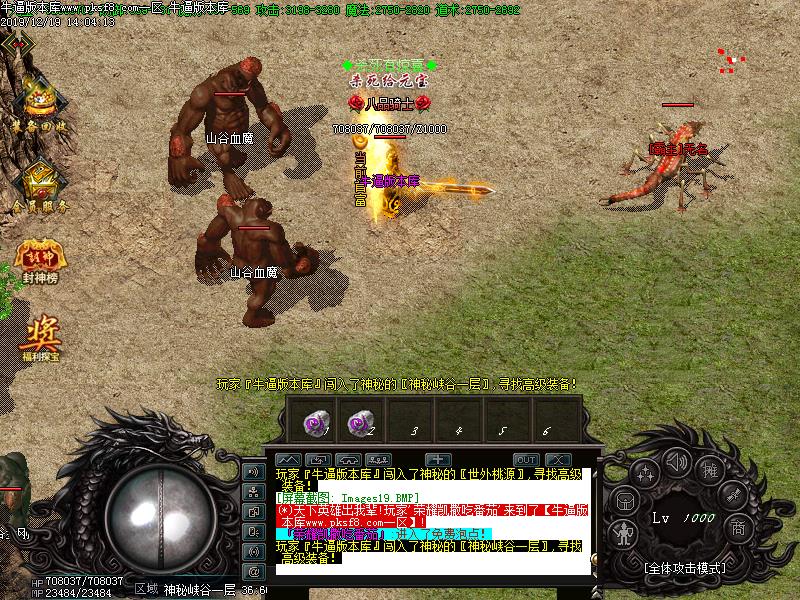
Task: Click the crossed-swords button on the dragon ring
Action: [x=733, y=497]
